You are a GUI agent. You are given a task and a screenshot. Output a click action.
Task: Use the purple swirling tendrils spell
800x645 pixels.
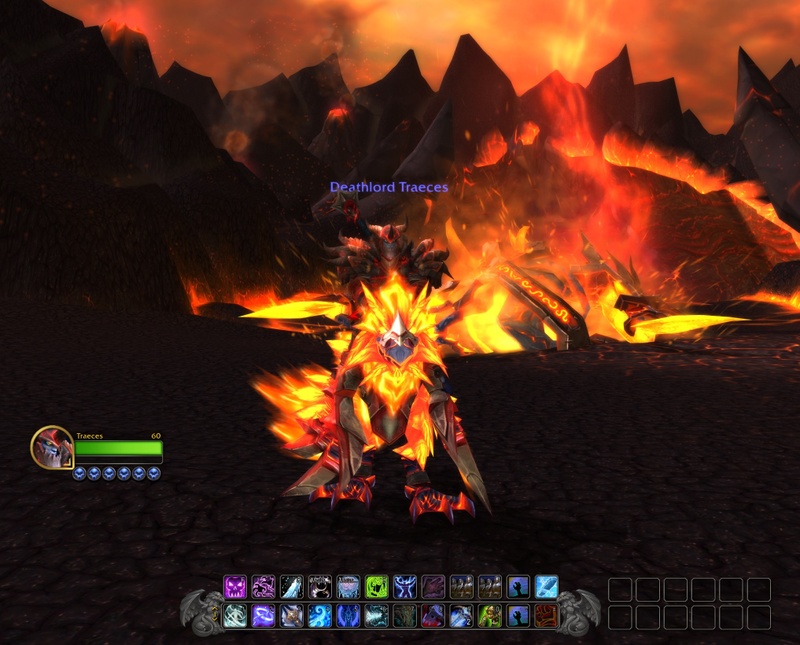[263, 587]
